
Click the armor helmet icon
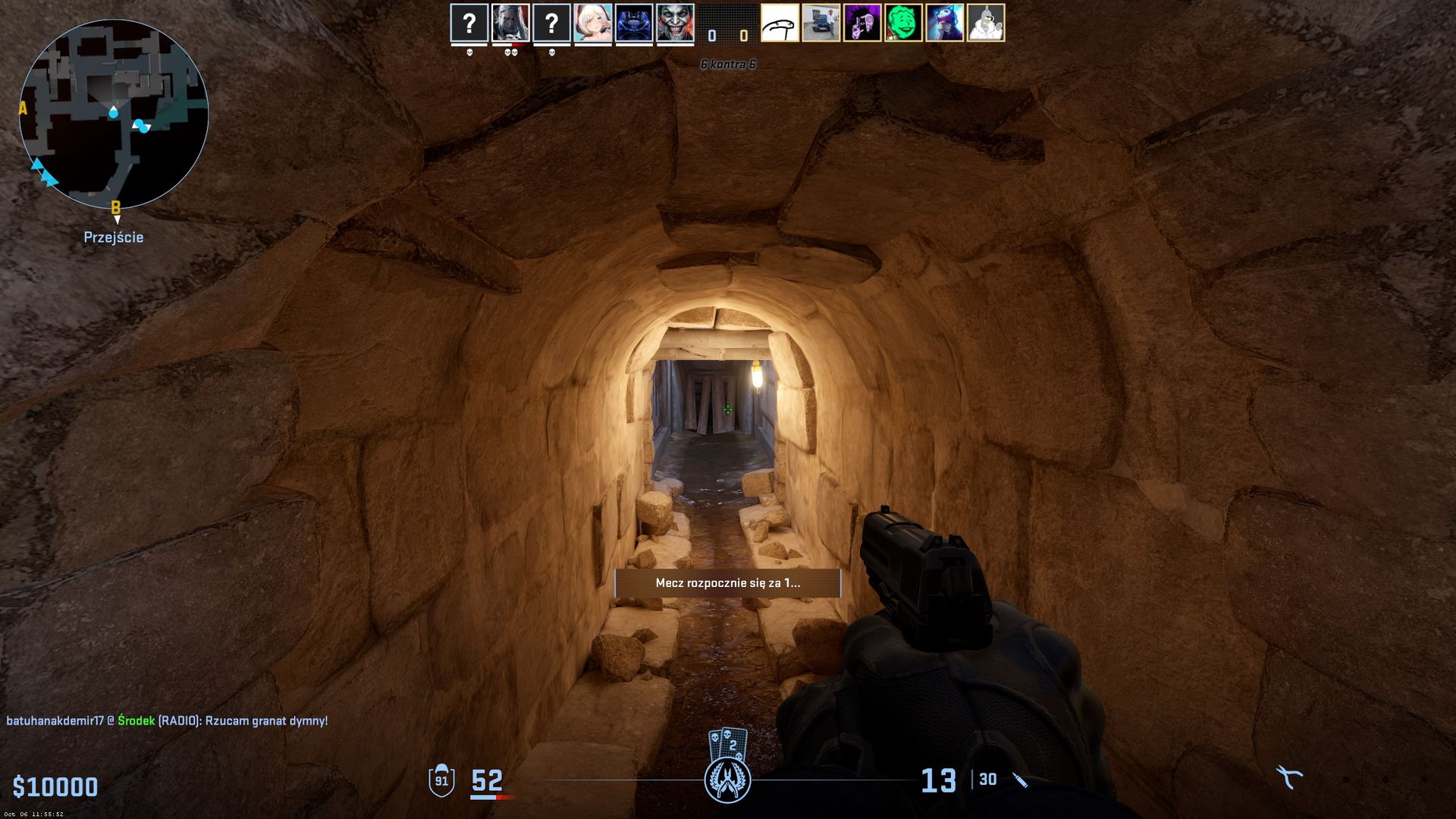tap(441, 780)
